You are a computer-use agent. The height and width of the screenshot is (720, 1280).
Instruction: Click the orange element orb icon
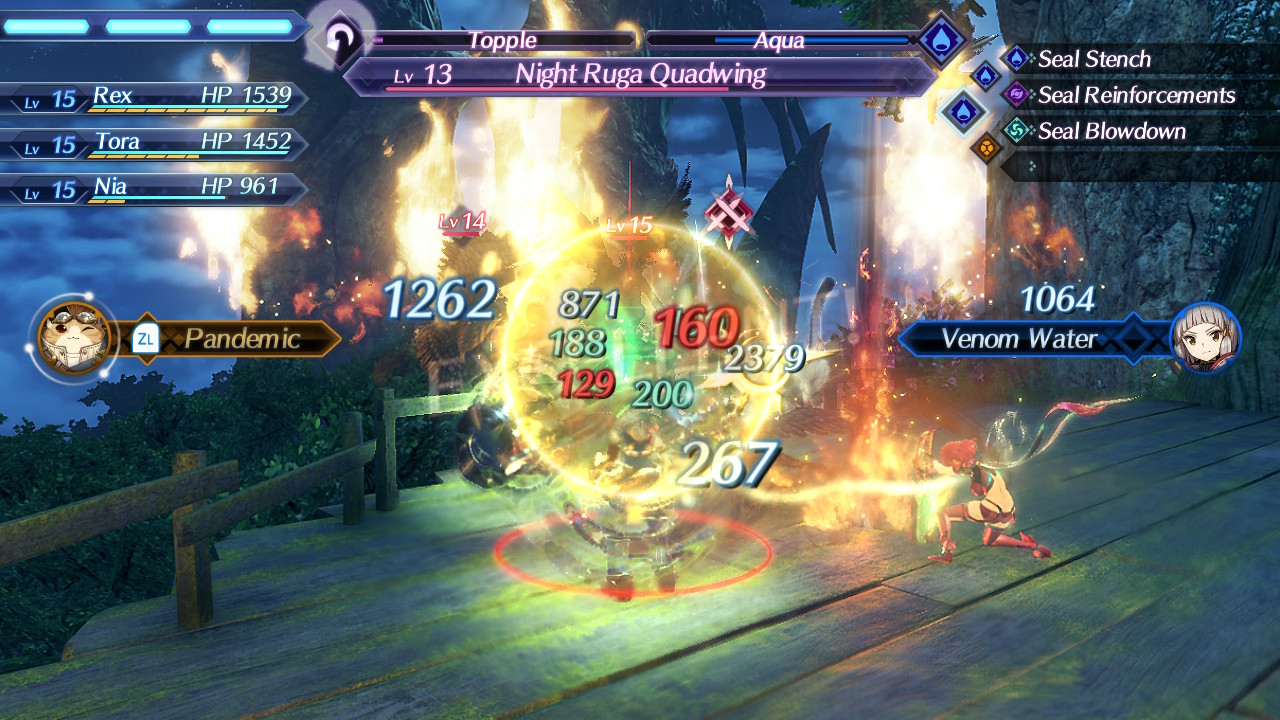(x=986, y=148)
